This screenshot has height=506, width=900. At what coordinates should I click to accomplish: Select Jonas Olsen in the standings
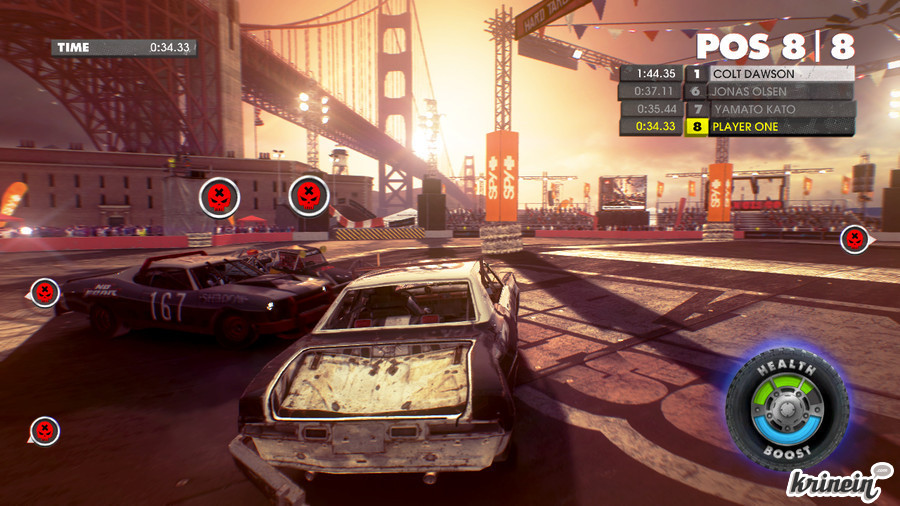point(737,91)
